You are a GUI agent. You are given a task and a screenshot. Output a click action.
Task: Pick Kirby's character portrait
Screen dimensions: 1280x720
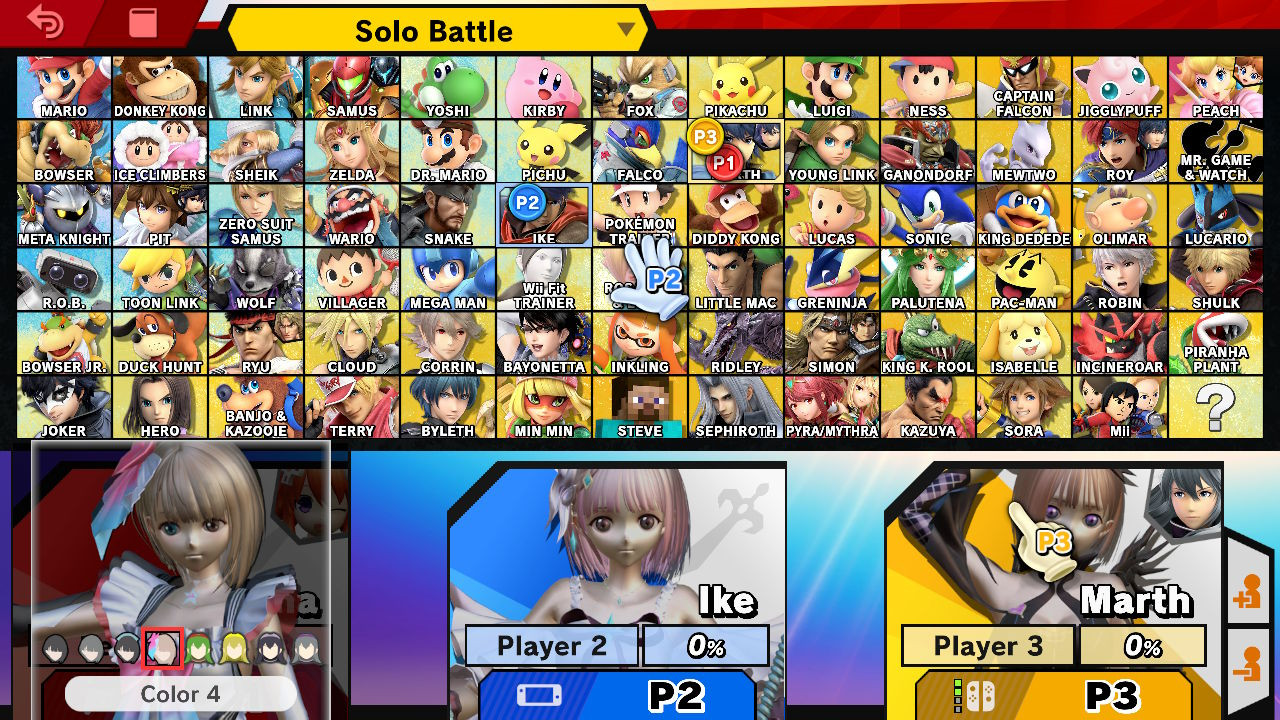pos(544,85)
